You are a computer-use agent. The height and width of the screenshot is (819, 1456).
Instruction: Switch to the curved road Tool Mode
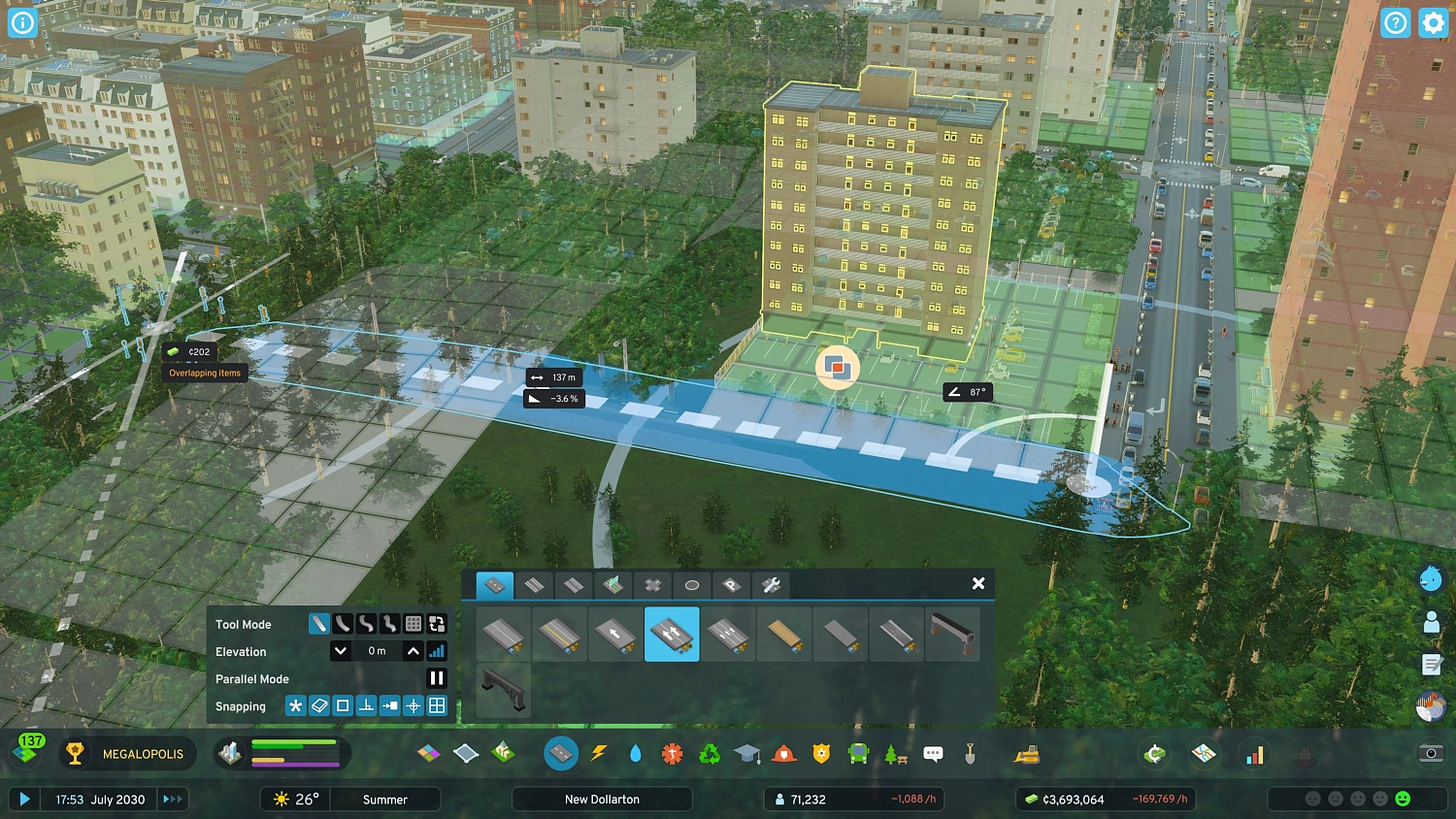(344, 623)
